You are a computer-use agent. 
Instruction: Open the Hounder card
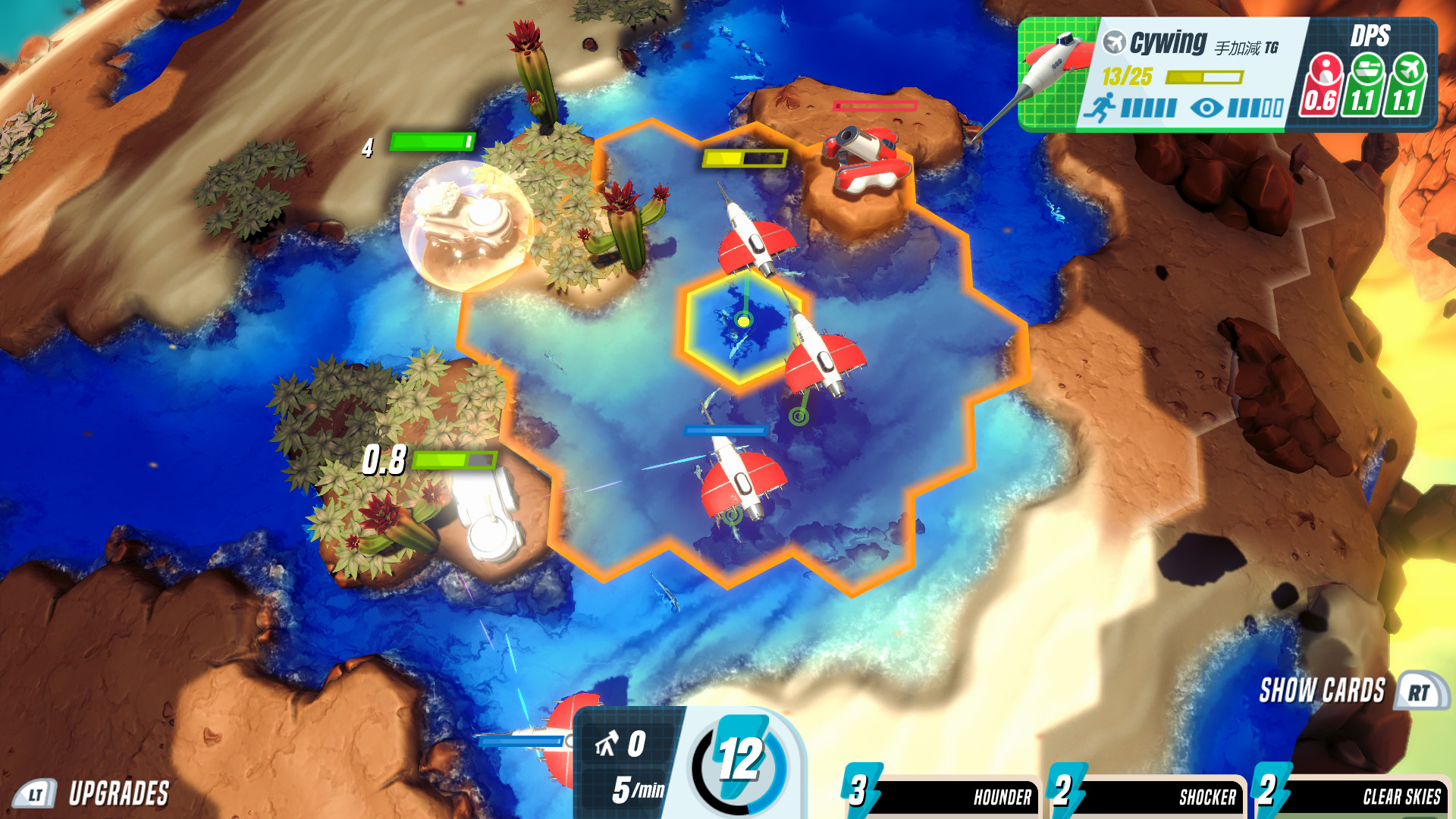pyautogui.click(x=1001, y=796)
